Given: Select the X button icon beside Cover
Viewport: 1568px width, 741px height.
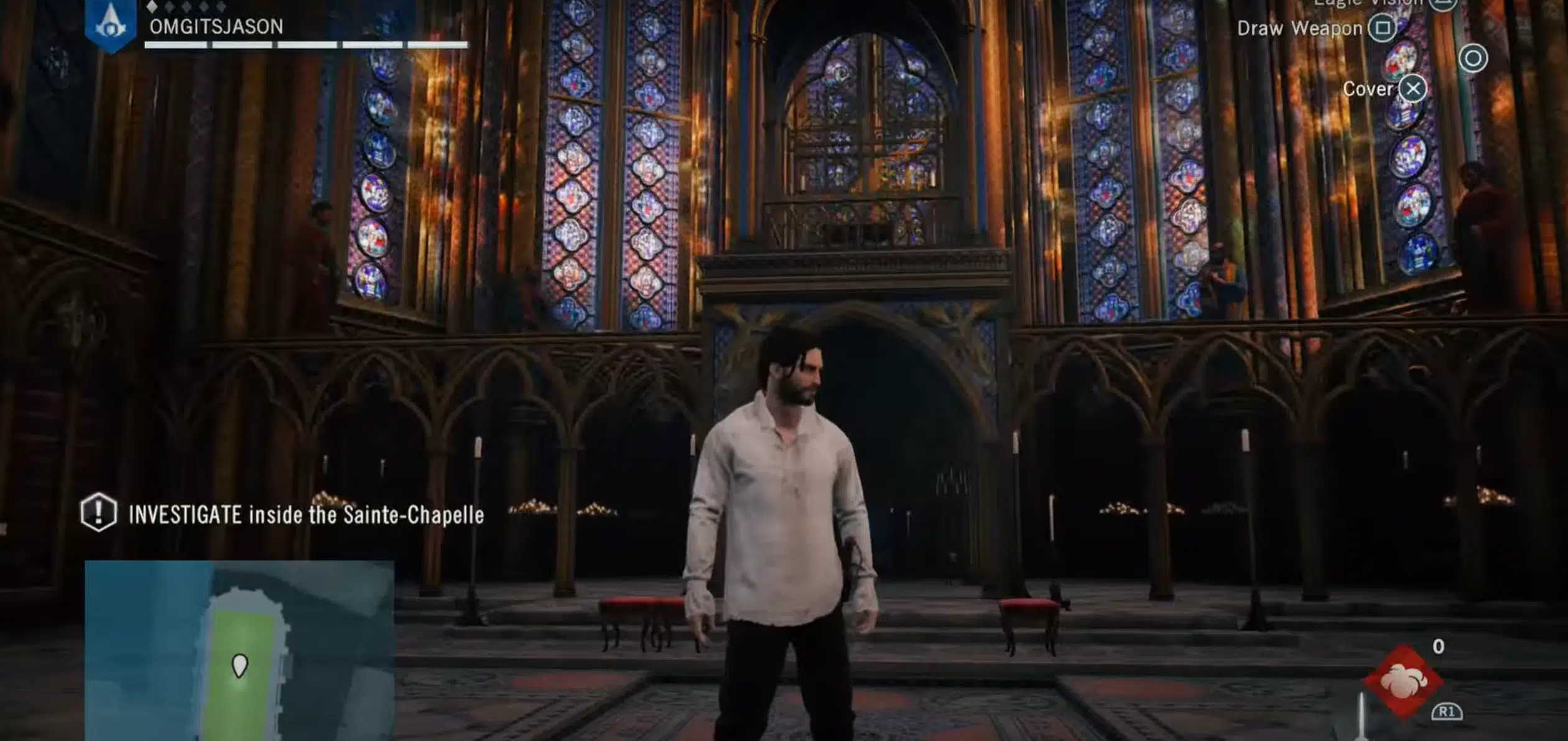Looking at the screenshot, I should (1413, 89).
